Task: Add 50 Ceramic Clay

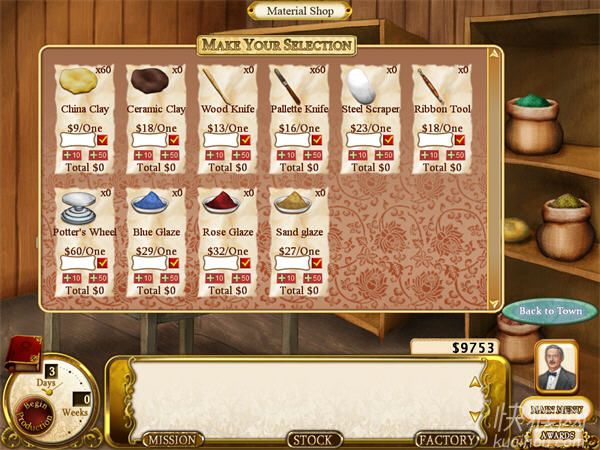Action: 169,156
